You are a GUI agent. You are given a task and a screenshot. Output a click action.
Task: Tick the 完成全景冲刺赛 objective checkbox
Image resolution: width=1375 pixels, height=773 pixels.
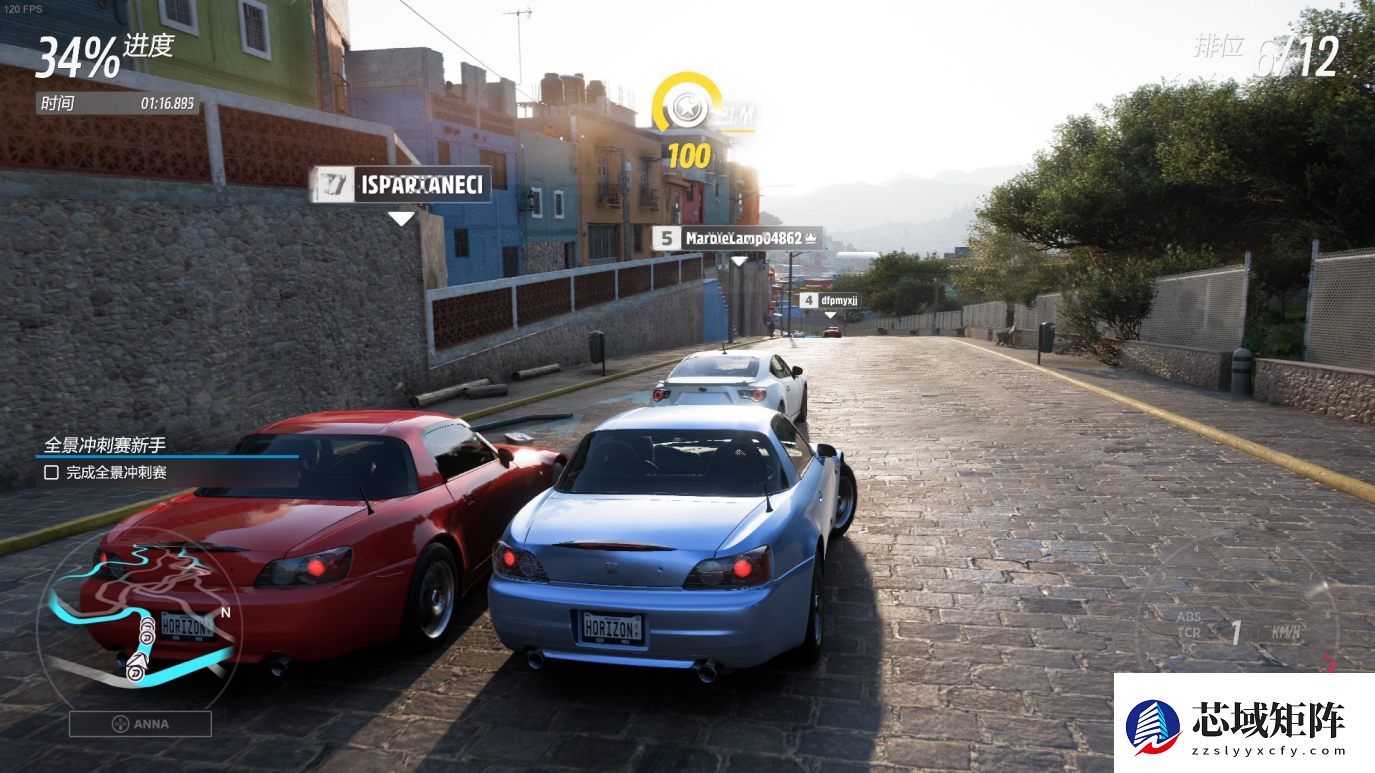pos(52,473)
